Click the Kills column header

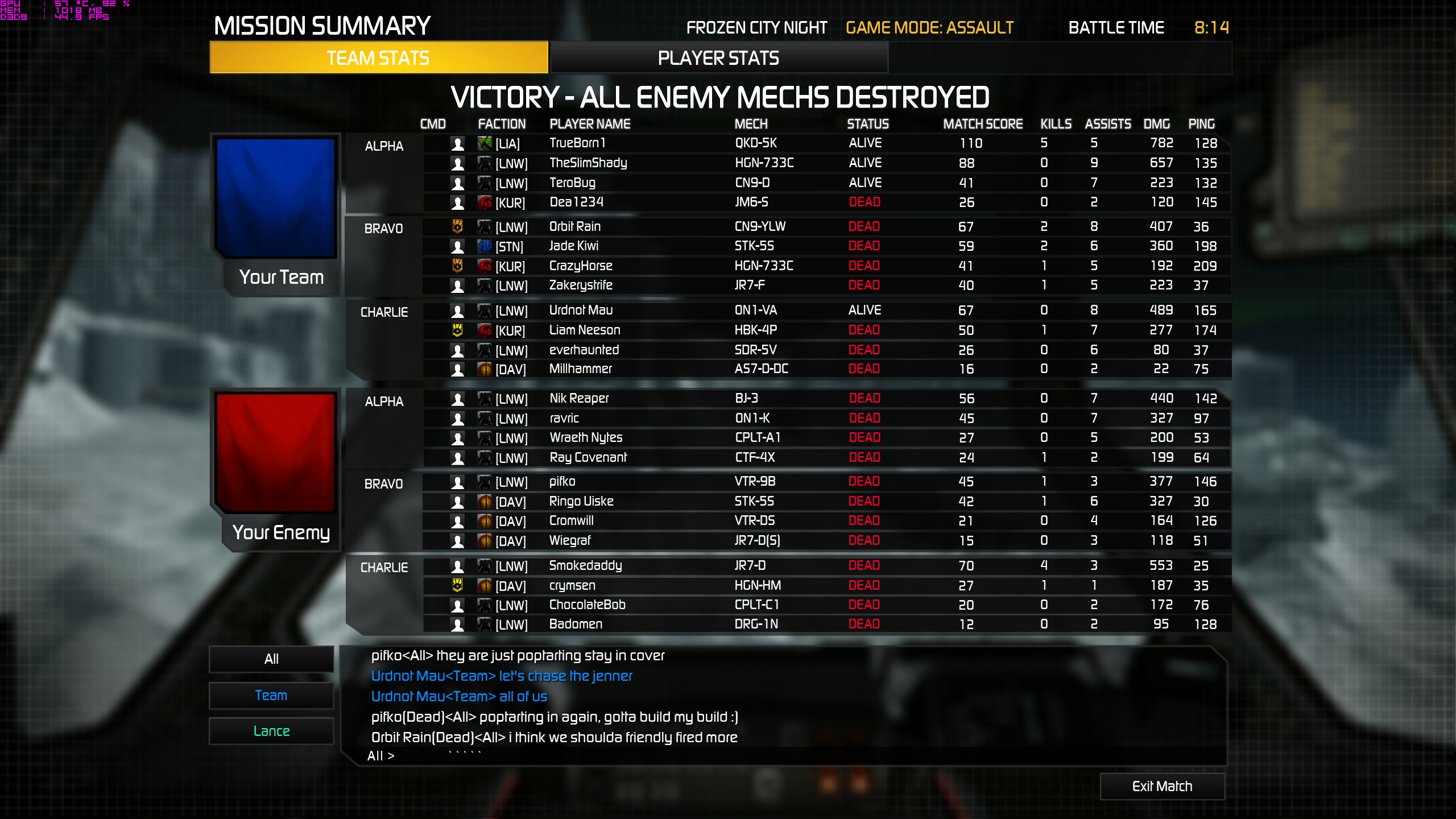click(1056, 124)
